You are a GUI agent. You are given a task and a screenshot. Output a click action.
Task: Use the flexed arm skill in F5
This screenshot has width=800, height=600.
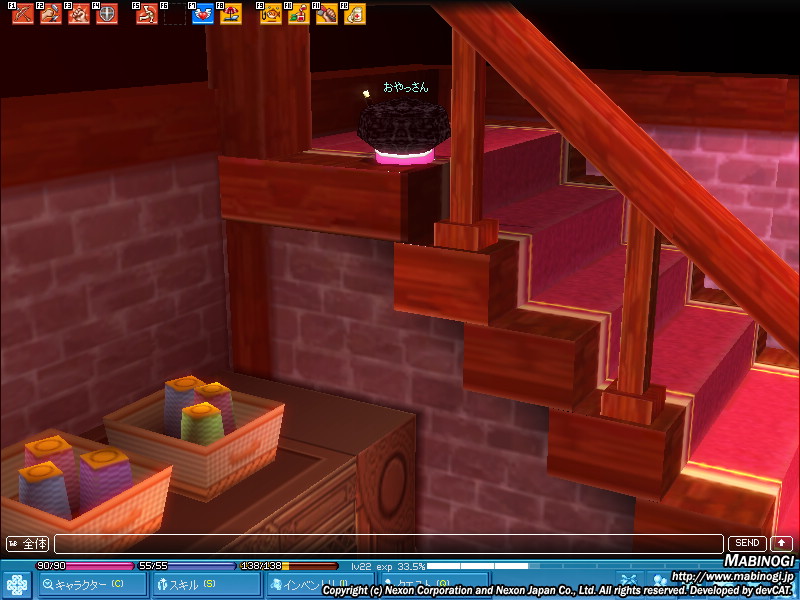click(x=146, y=15)
